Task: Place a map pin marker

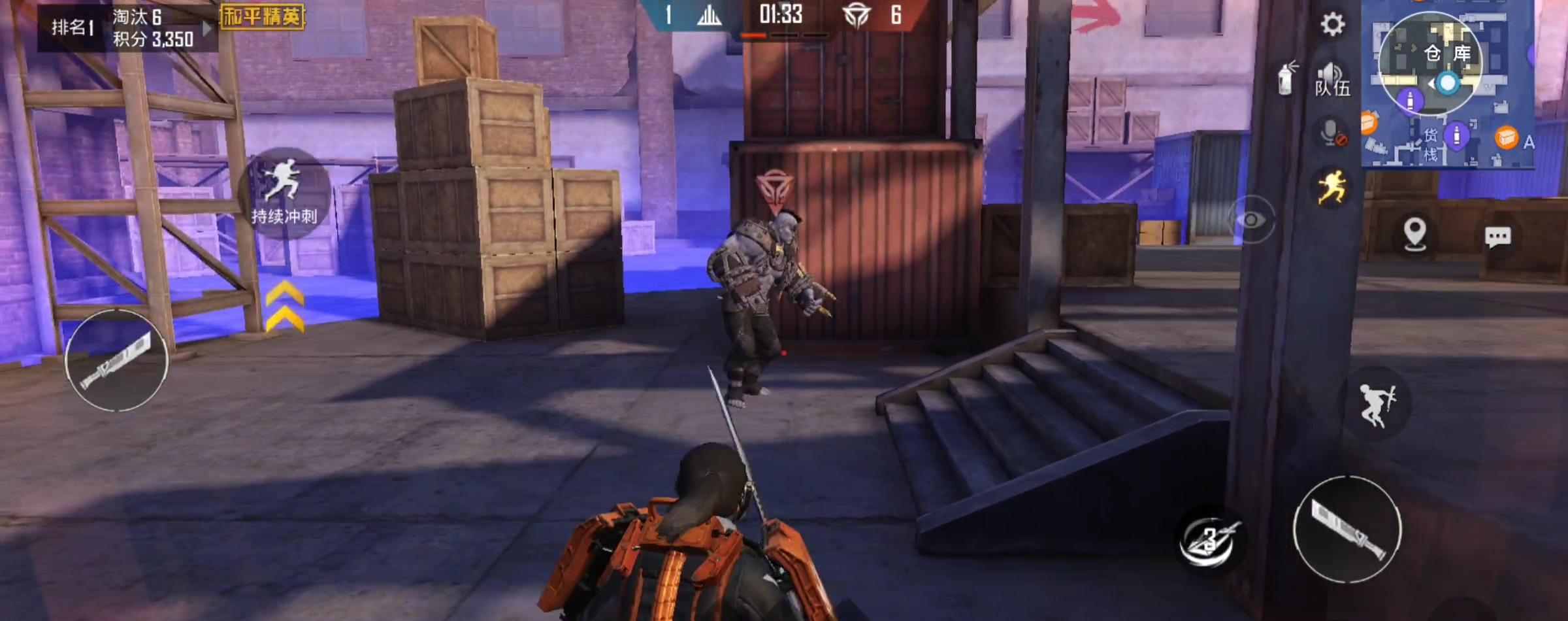Action: (1414, 233)
